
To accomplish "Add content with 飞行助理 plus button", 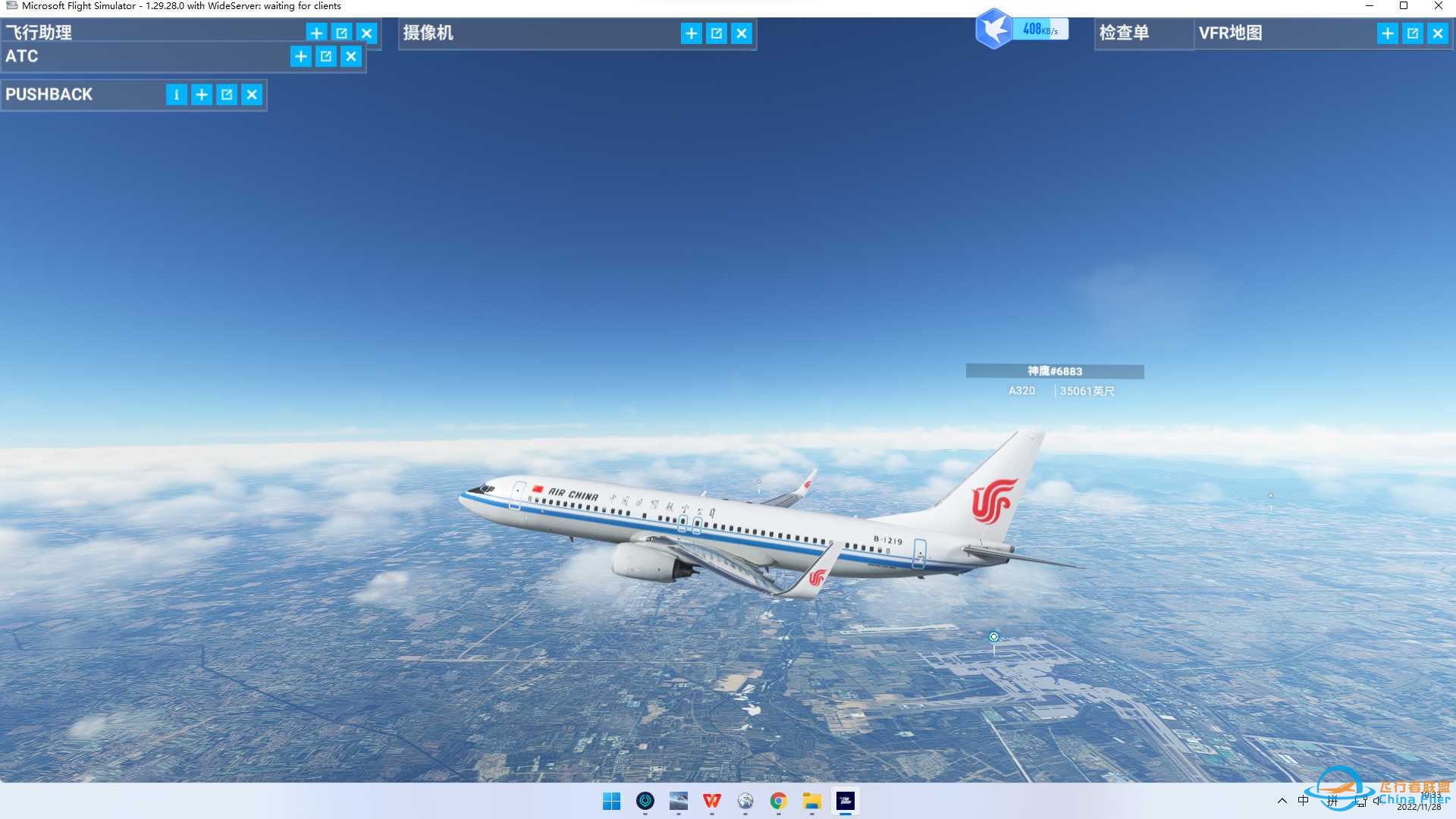I will click(316, 33).
